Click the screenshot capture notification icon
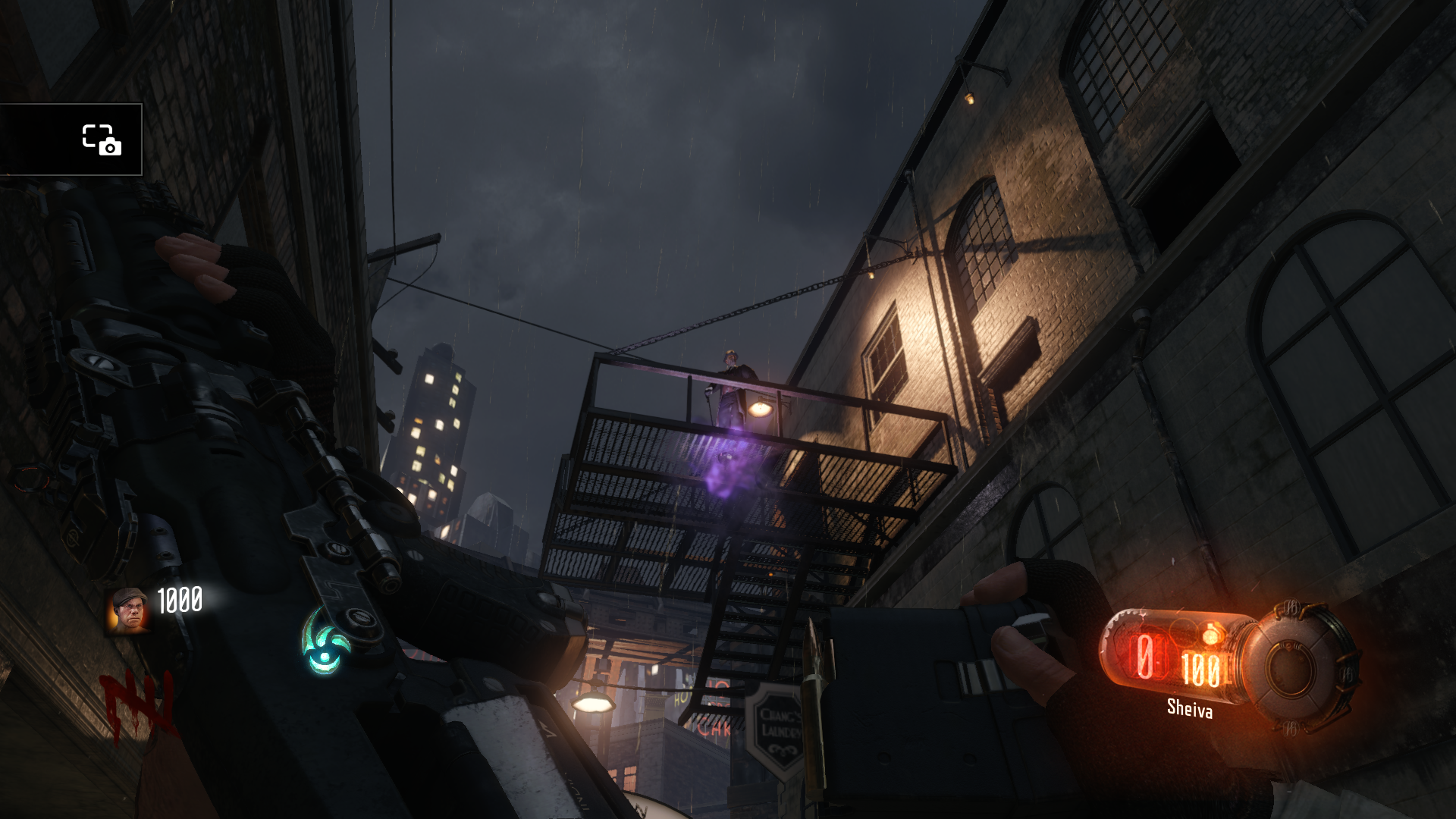Screen dimensions: 1456x819 101,140
